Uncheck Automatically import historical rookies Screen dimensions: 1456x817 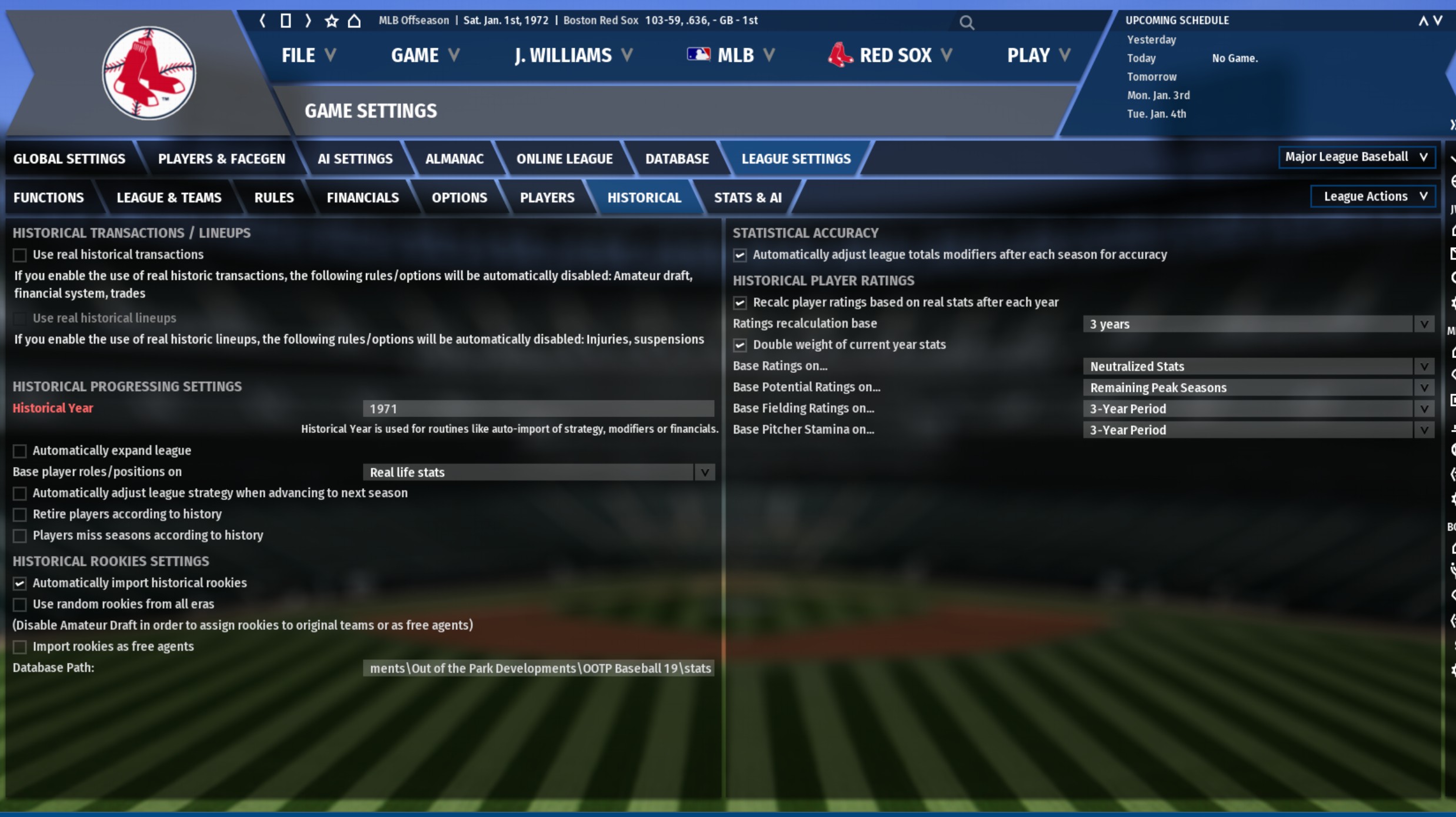[20, 583]
